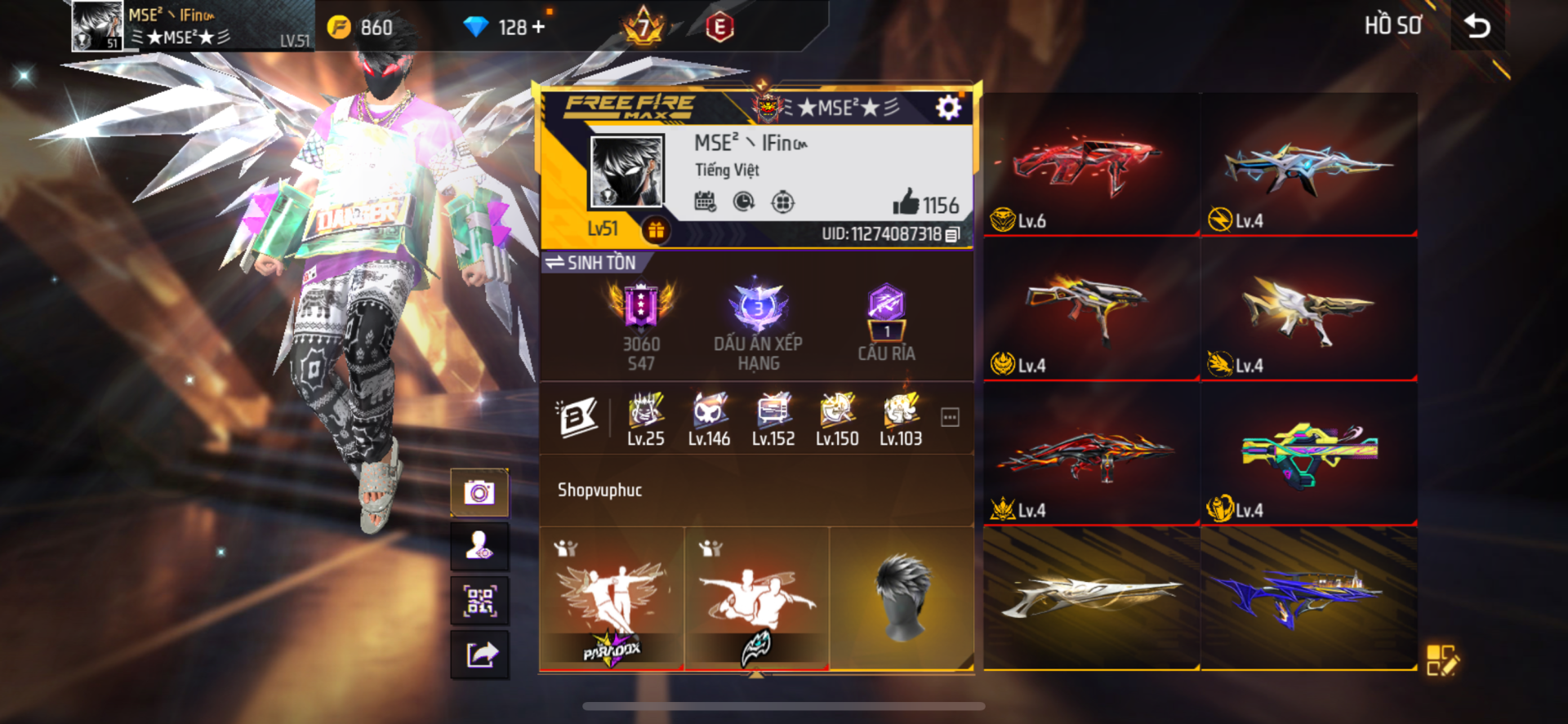Share the profile with arrow button

(x=479, y=655)
